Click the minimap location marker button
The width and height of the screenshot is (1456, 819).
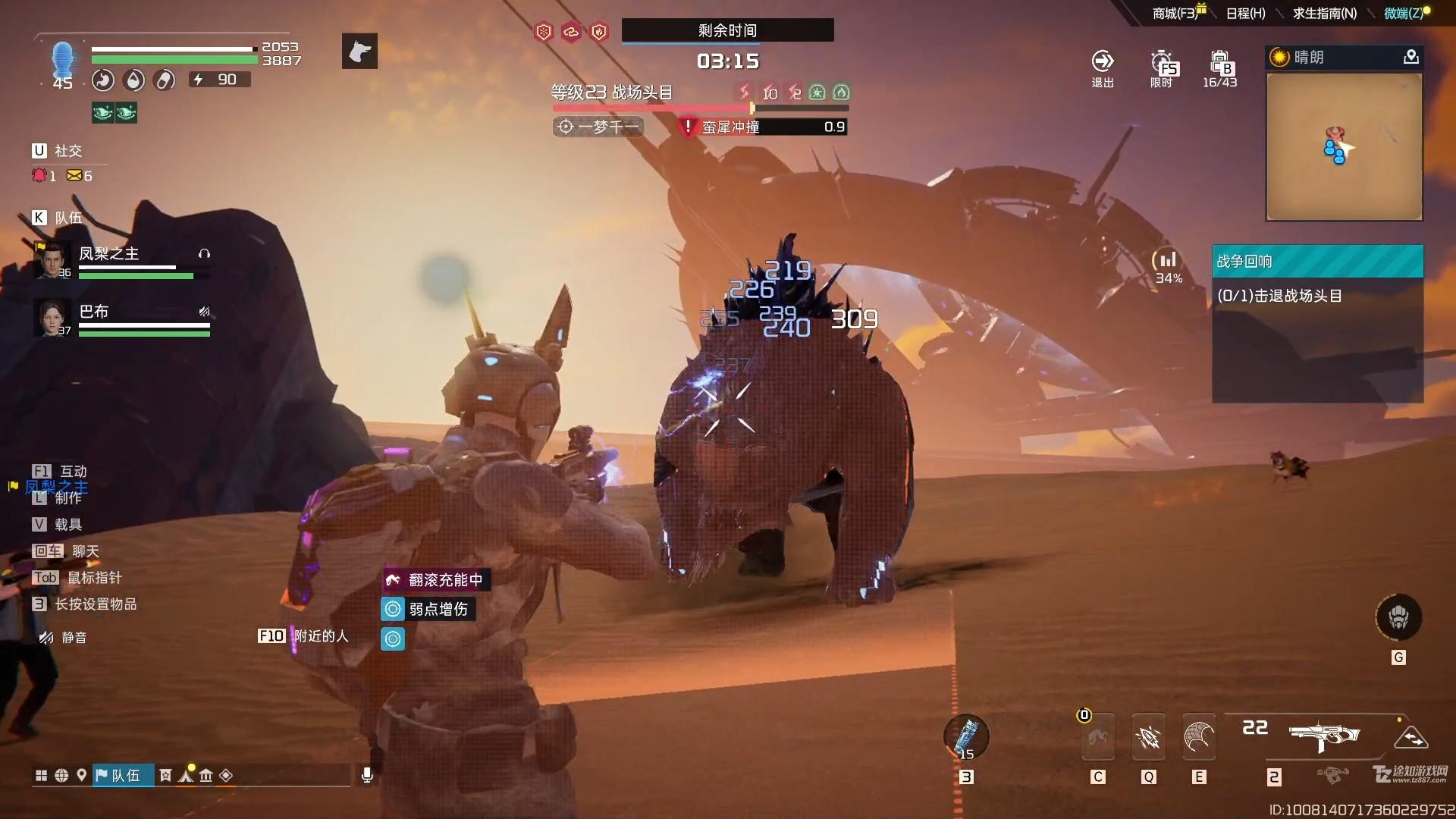1410,57
